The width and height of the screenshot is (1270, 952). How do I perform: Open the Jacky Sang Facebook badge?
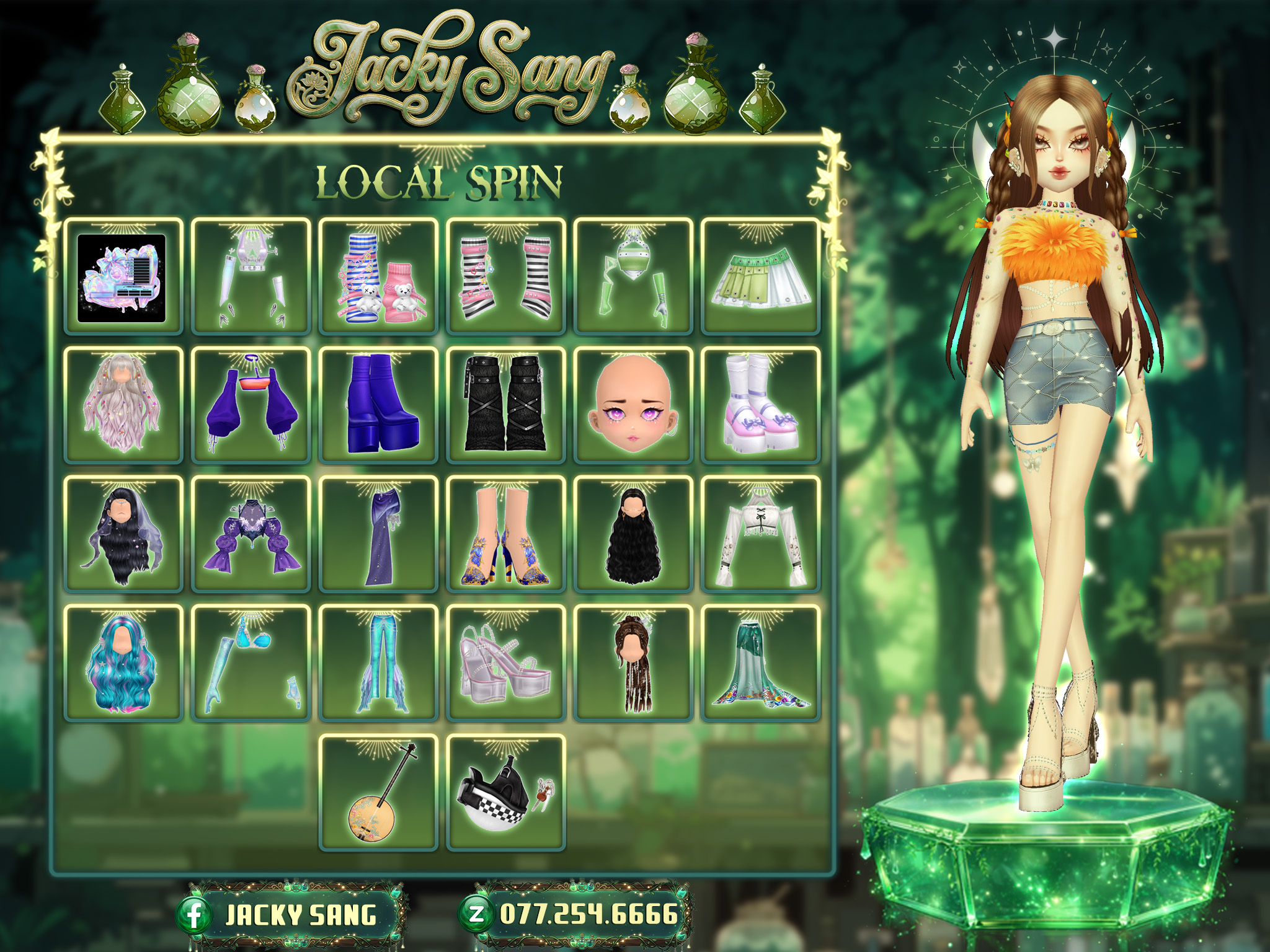[x=291, y=915]
